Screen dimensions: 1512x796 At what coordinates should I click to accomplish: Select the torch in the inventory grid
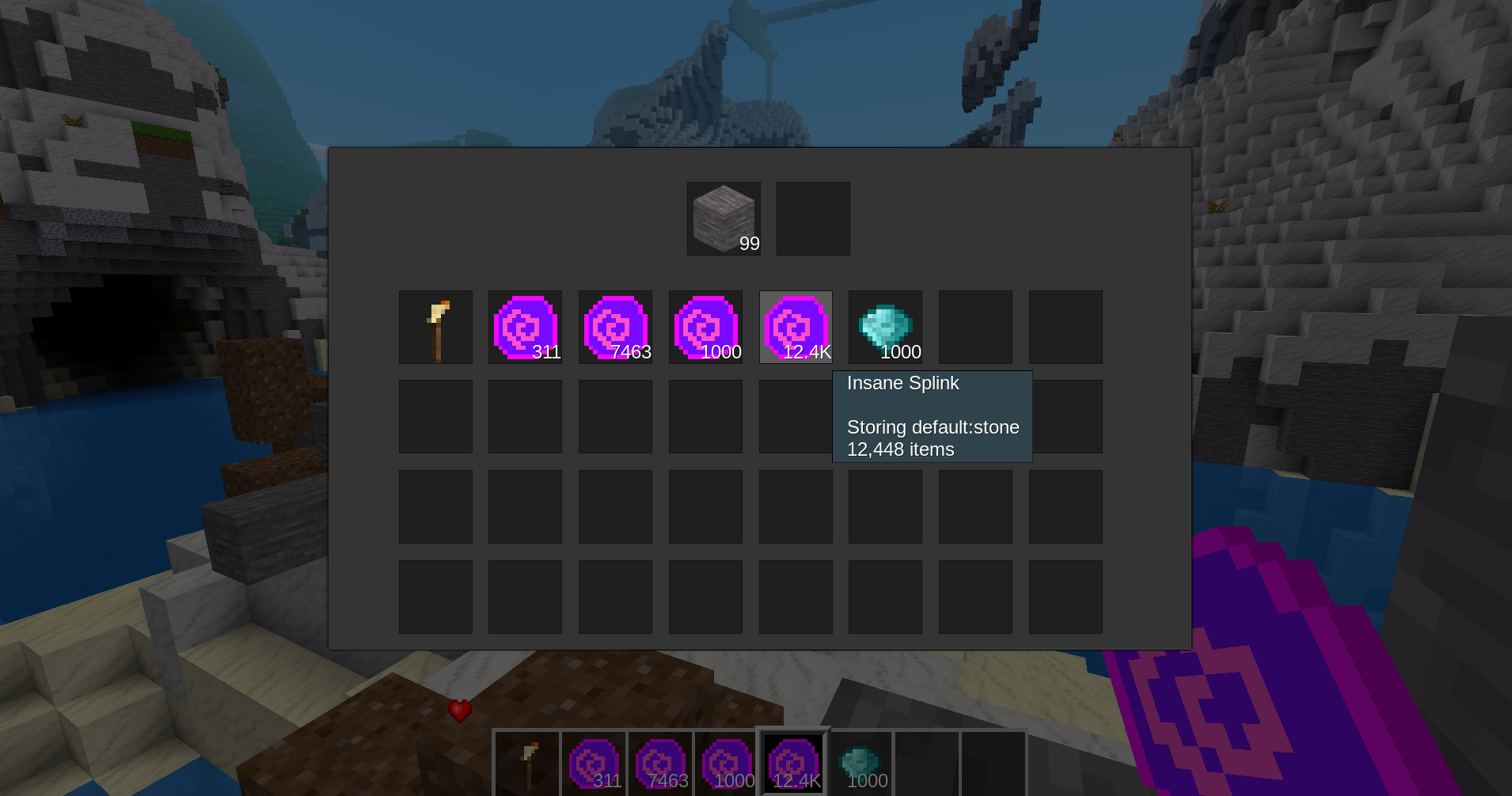point(435,327)
